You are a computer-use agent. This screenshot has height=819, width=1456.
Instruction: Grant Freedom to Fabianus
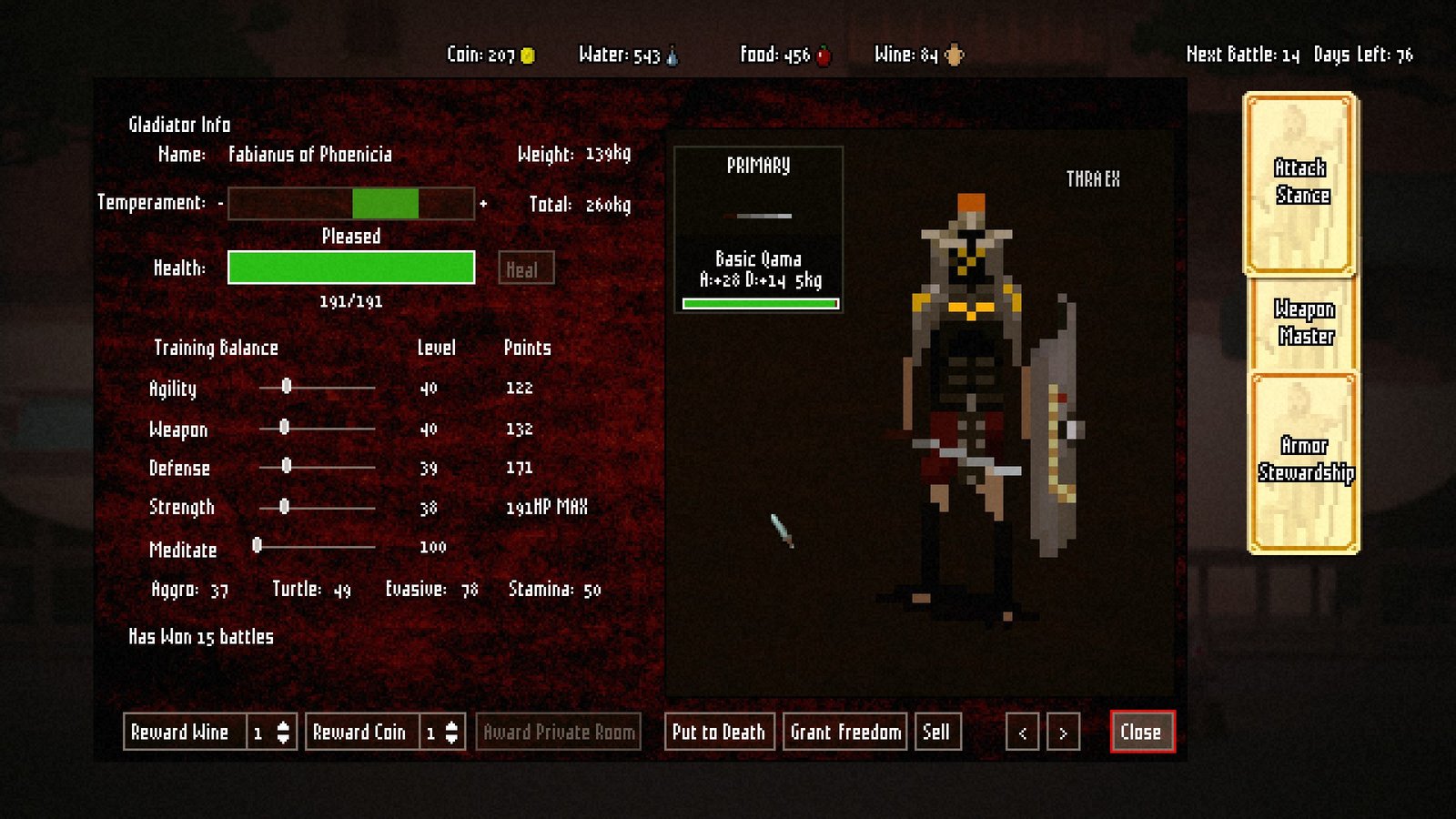(x=844, y=732)
